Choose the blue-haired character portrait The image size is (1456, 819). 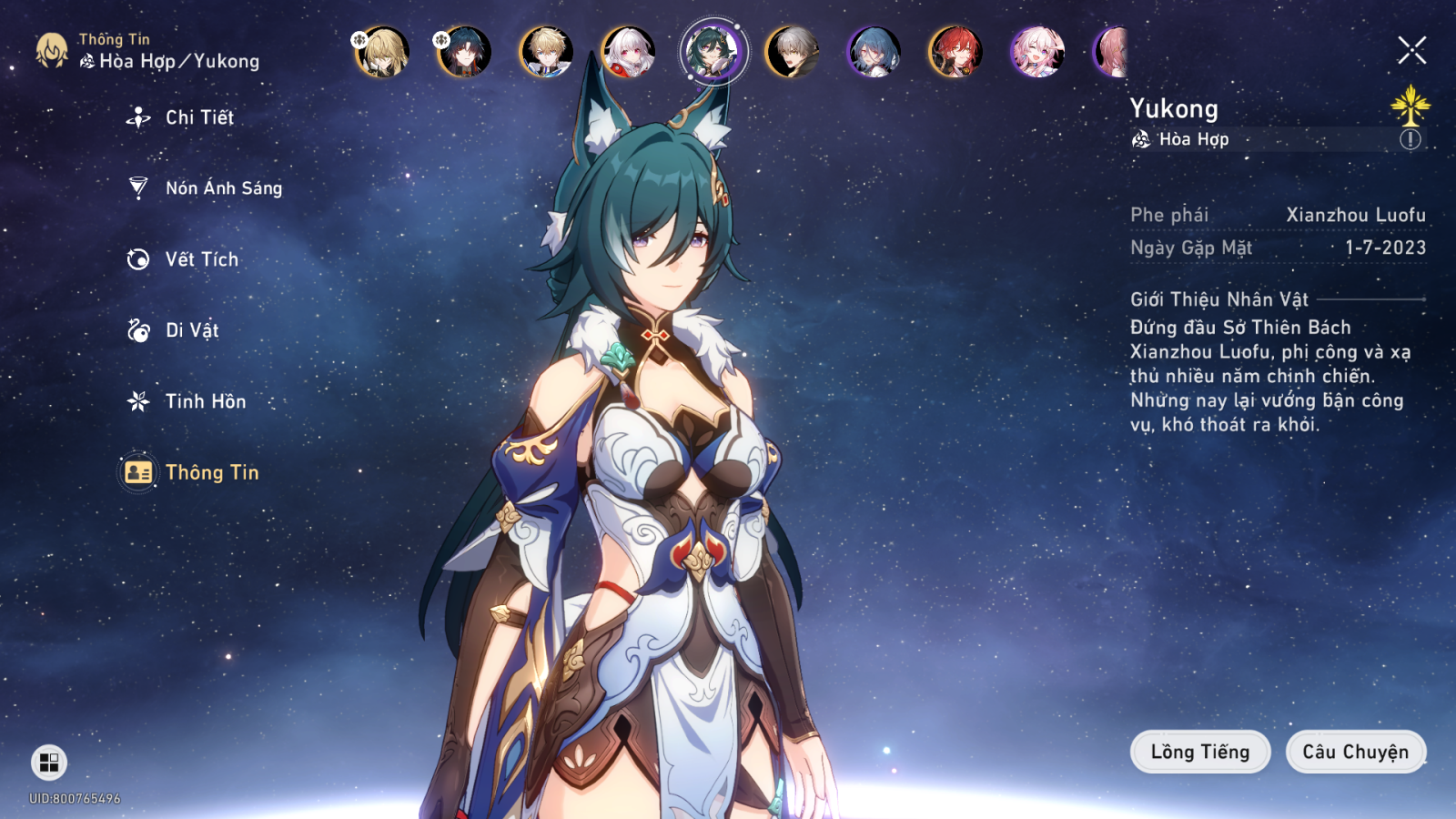pos(874,52)
